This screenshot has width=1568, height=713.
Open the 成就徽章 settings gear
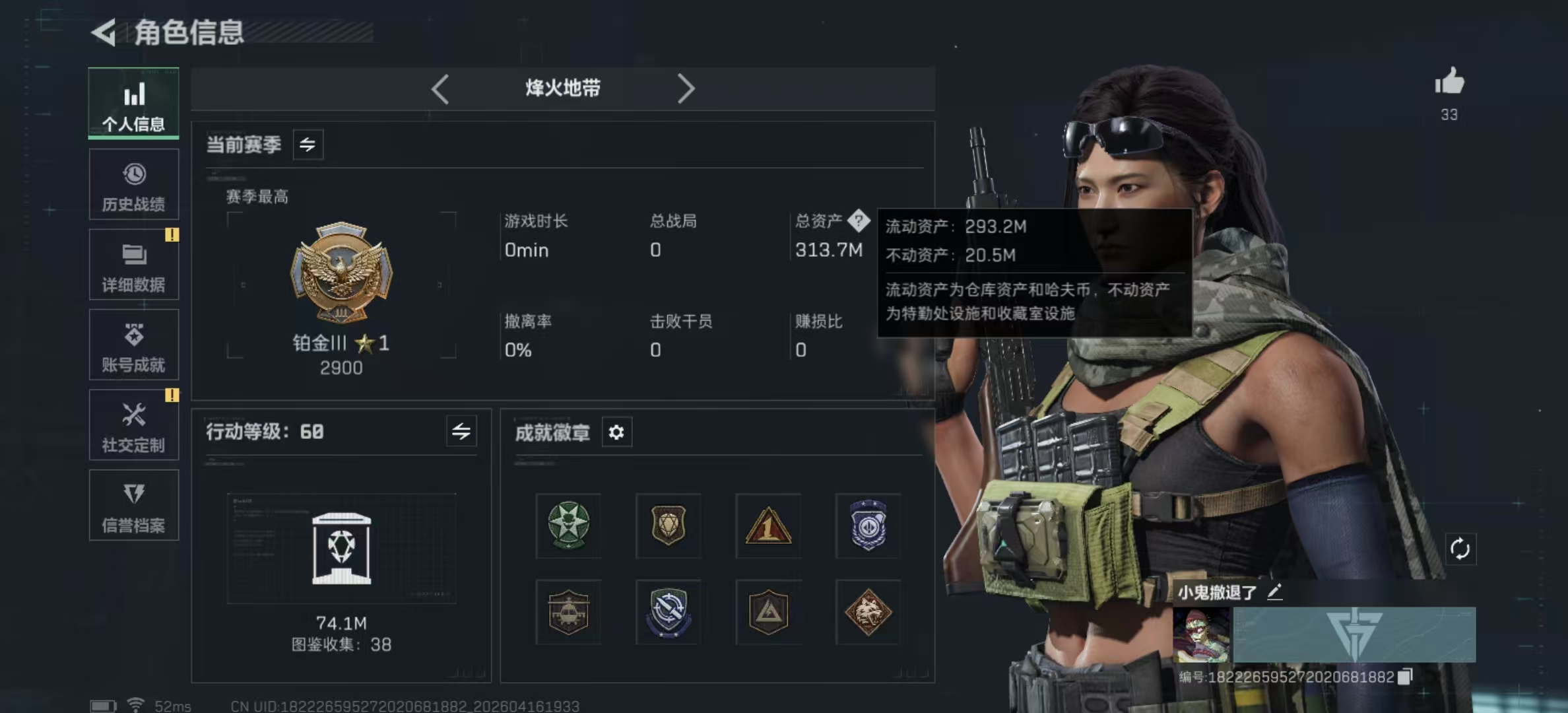pos(616,432)
